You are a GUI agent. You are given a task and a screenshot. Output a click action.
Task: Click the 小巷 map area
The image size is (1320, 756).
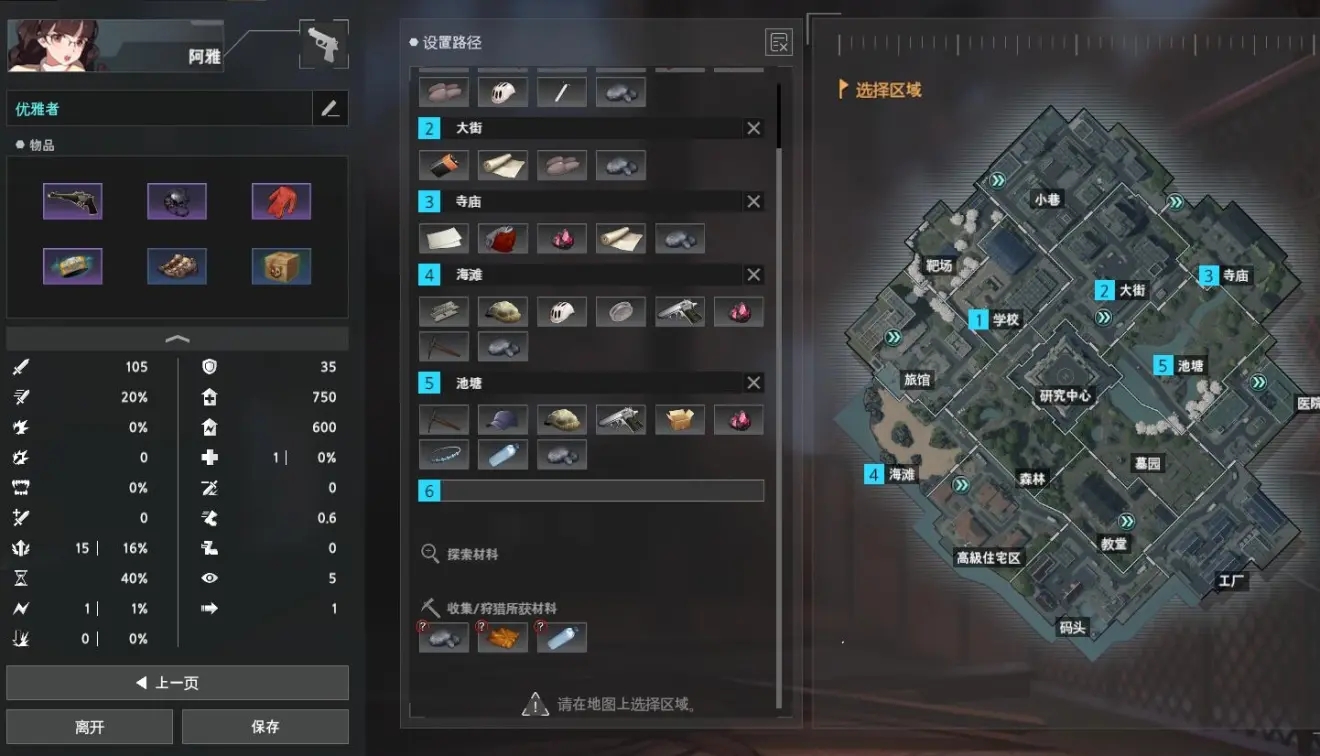pos(1047,199)
